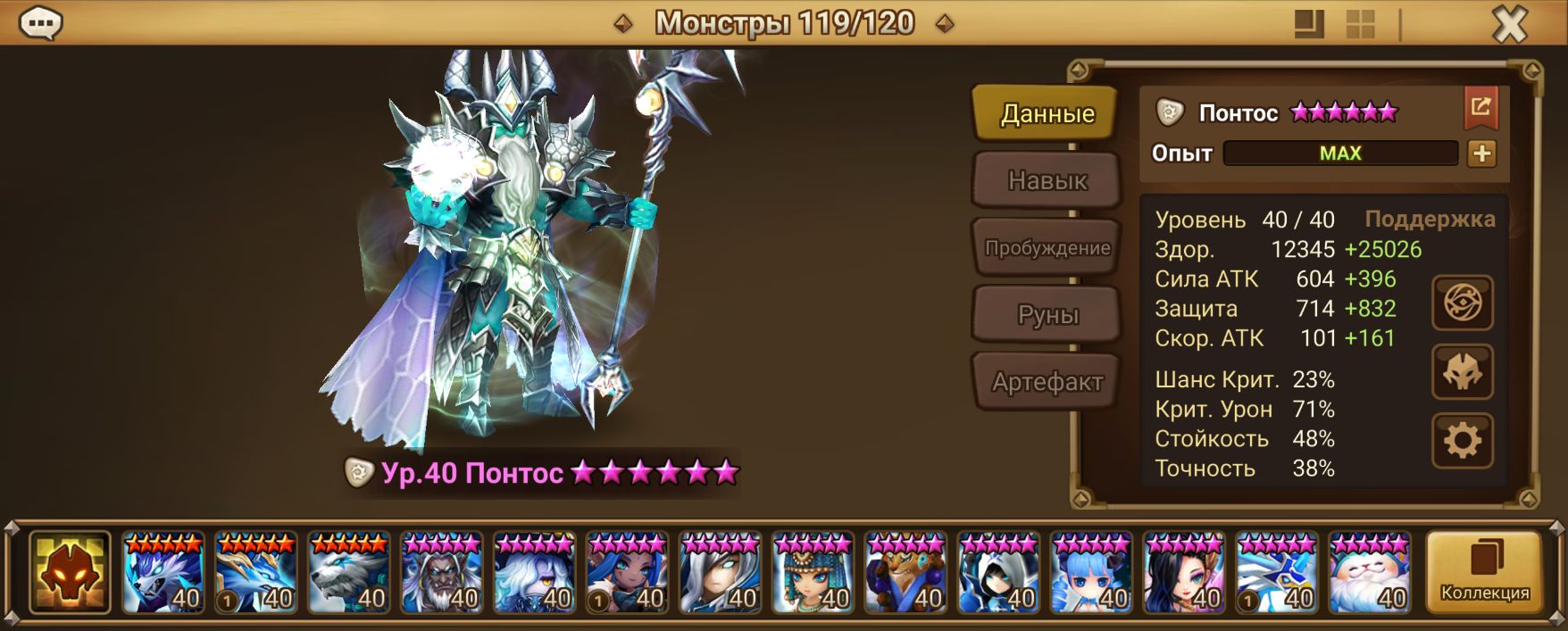Open the Коллекция button
This screenshot has height=631, width=1568.
pyautogui.click(x=1484, y=572)
